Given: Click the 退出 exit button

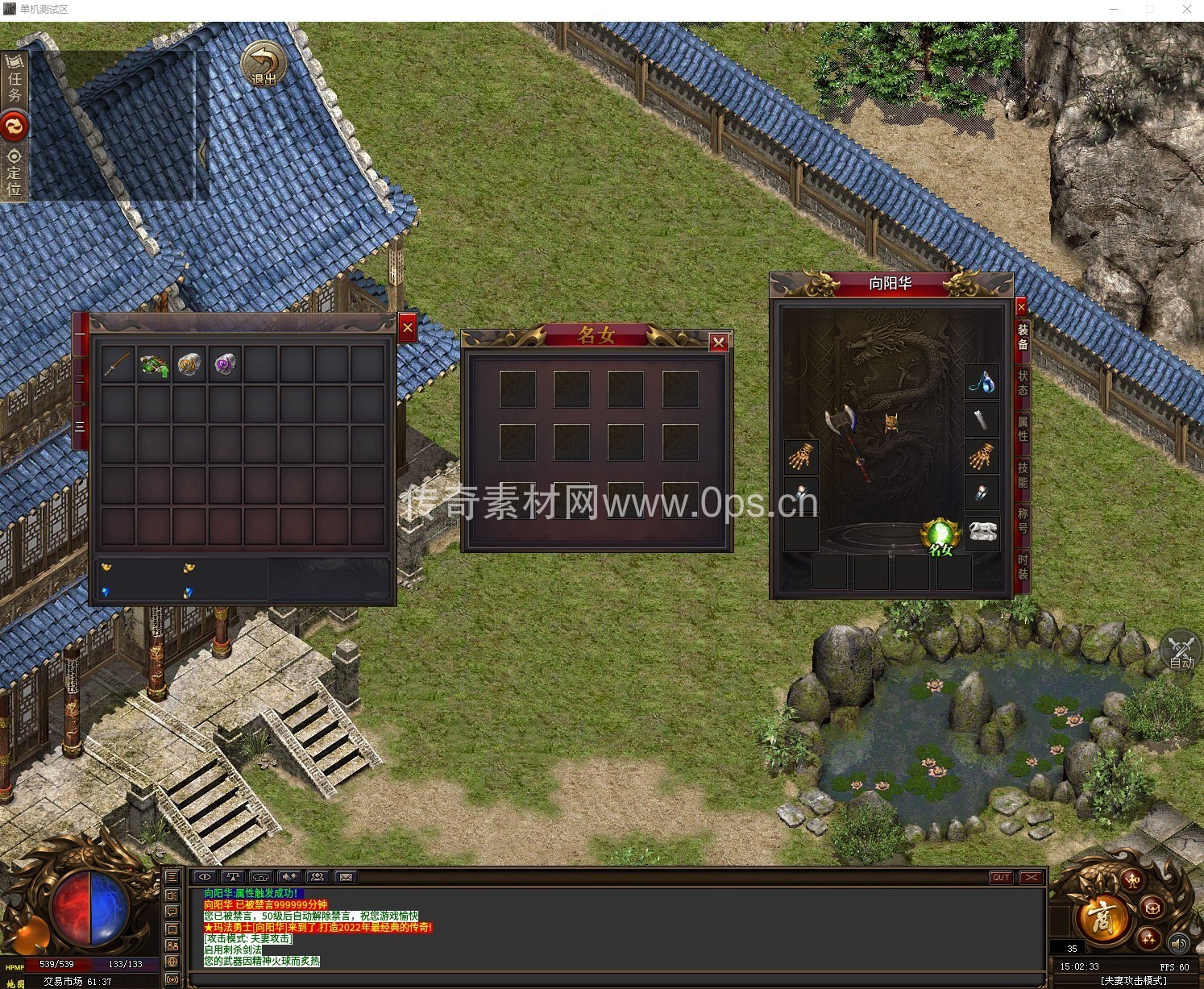Looking at the screenshot, I should pos(264,63).
